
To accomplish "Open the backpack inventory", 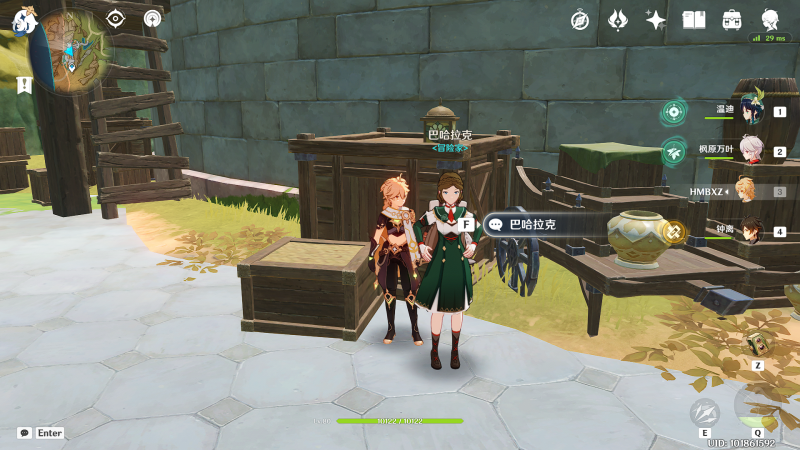I will coord(732,19).
